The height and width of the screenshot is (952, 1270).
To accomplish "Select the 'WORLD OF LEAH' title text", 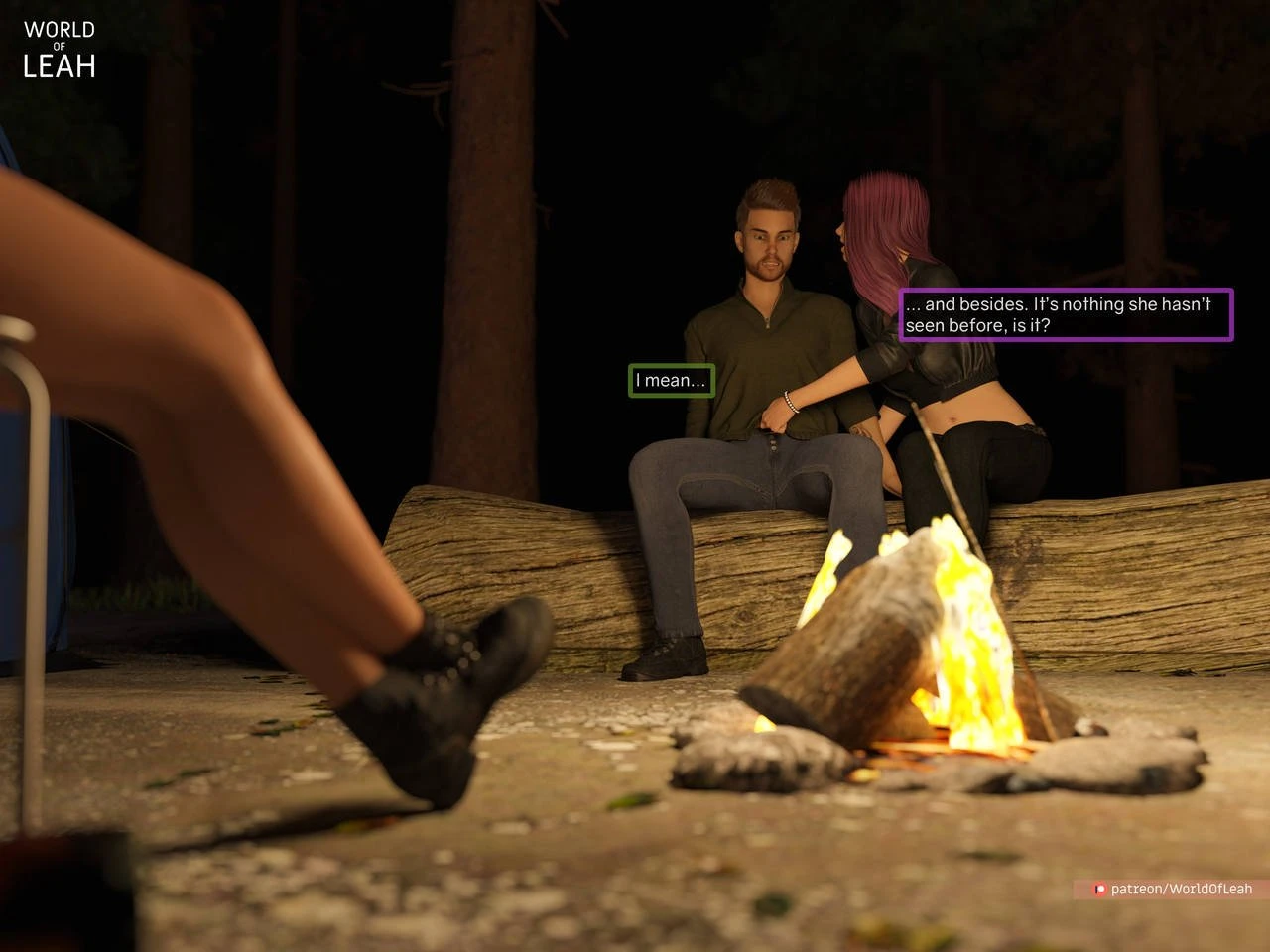I will click(58, 48).
